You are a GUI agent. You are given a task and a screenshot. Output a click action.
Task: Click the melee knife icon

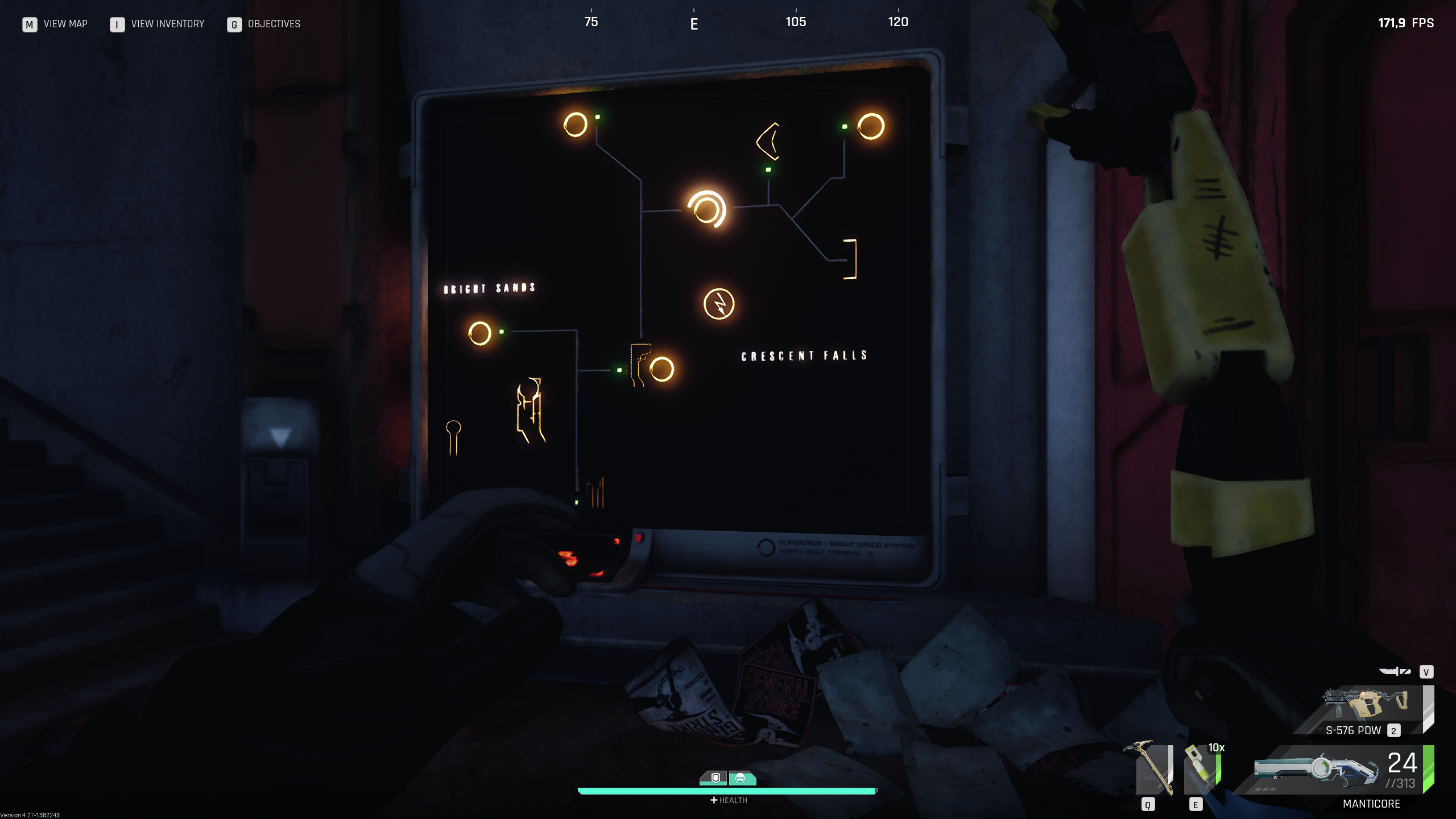(x=1395, y=672)
